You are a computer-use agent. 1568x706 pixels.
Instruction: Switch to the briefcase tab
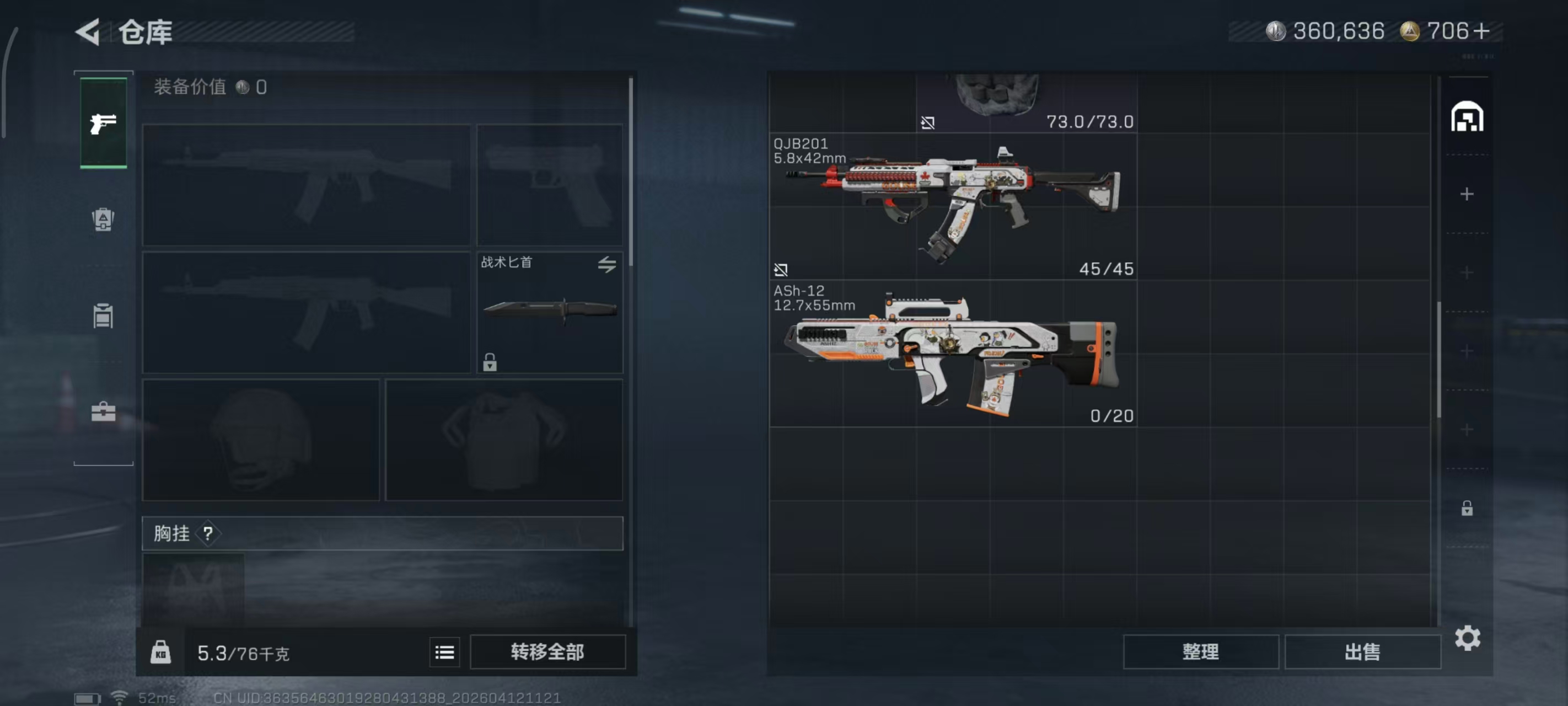coord(103,413)
